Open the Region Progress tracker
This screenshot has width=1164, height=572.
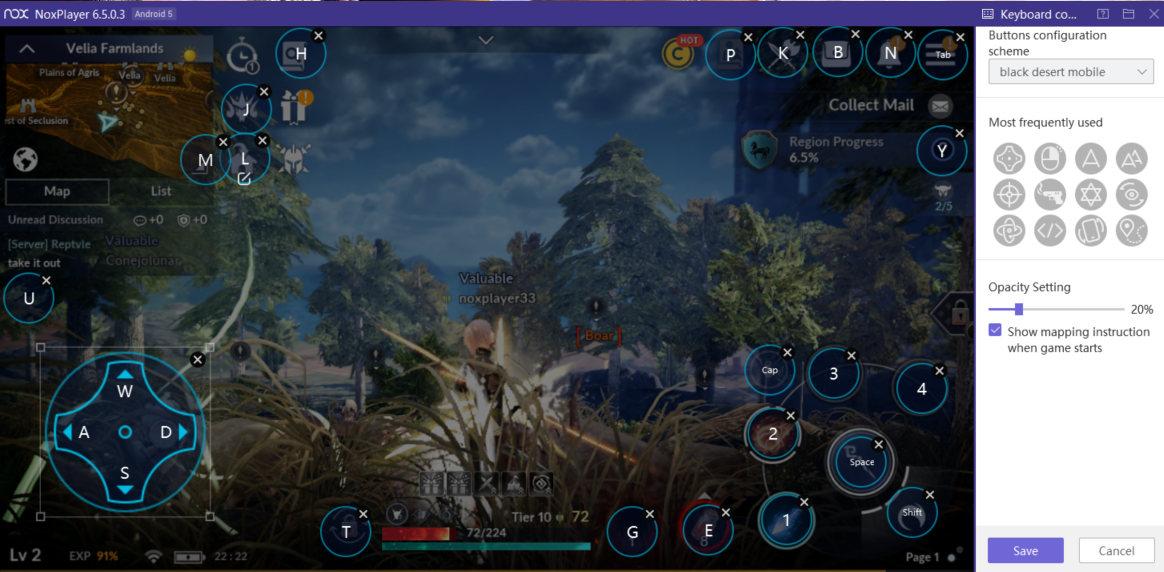pyautogui.click(x=820, y=149)
